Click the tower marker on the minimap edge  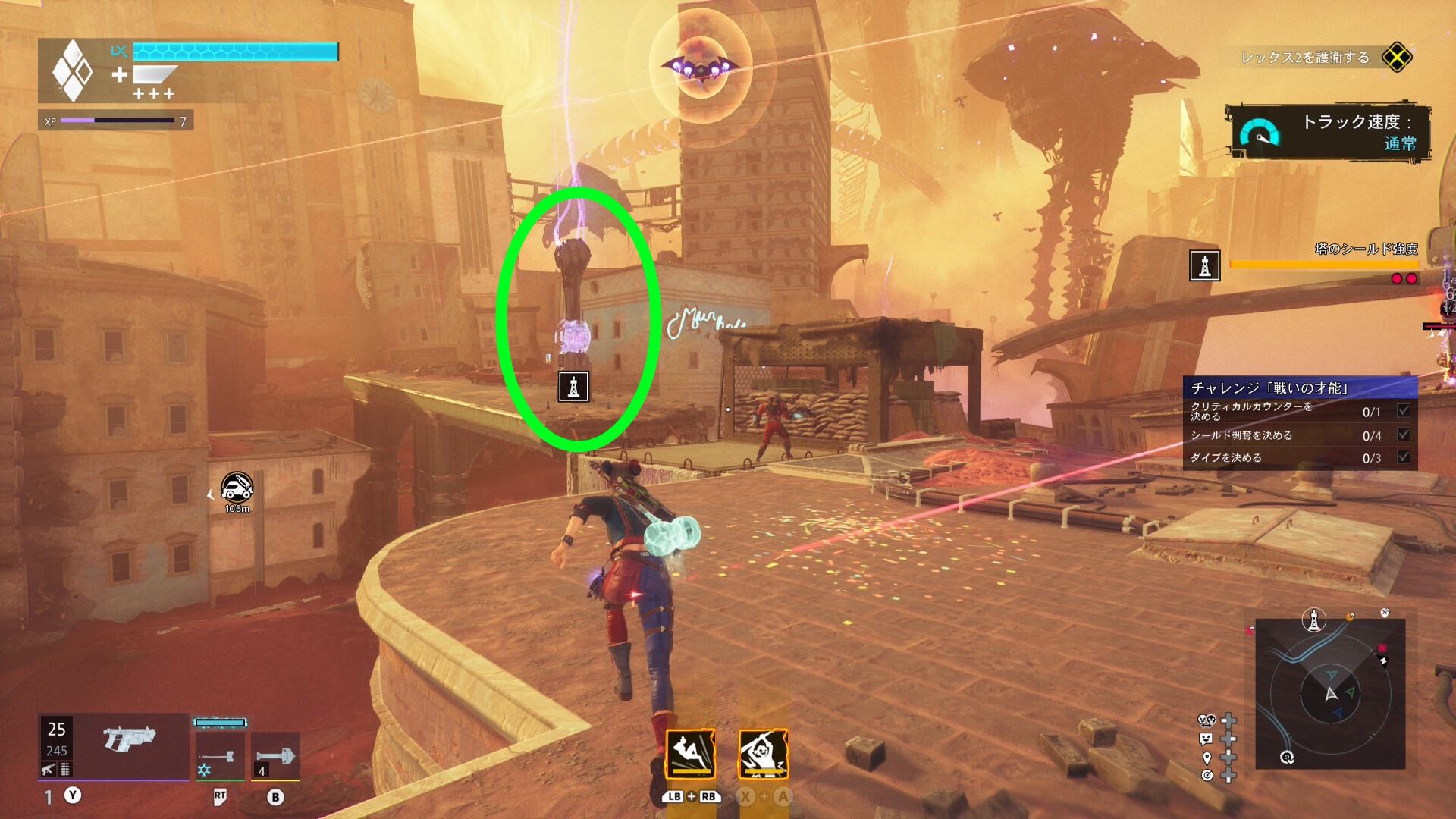[1313, 620]
